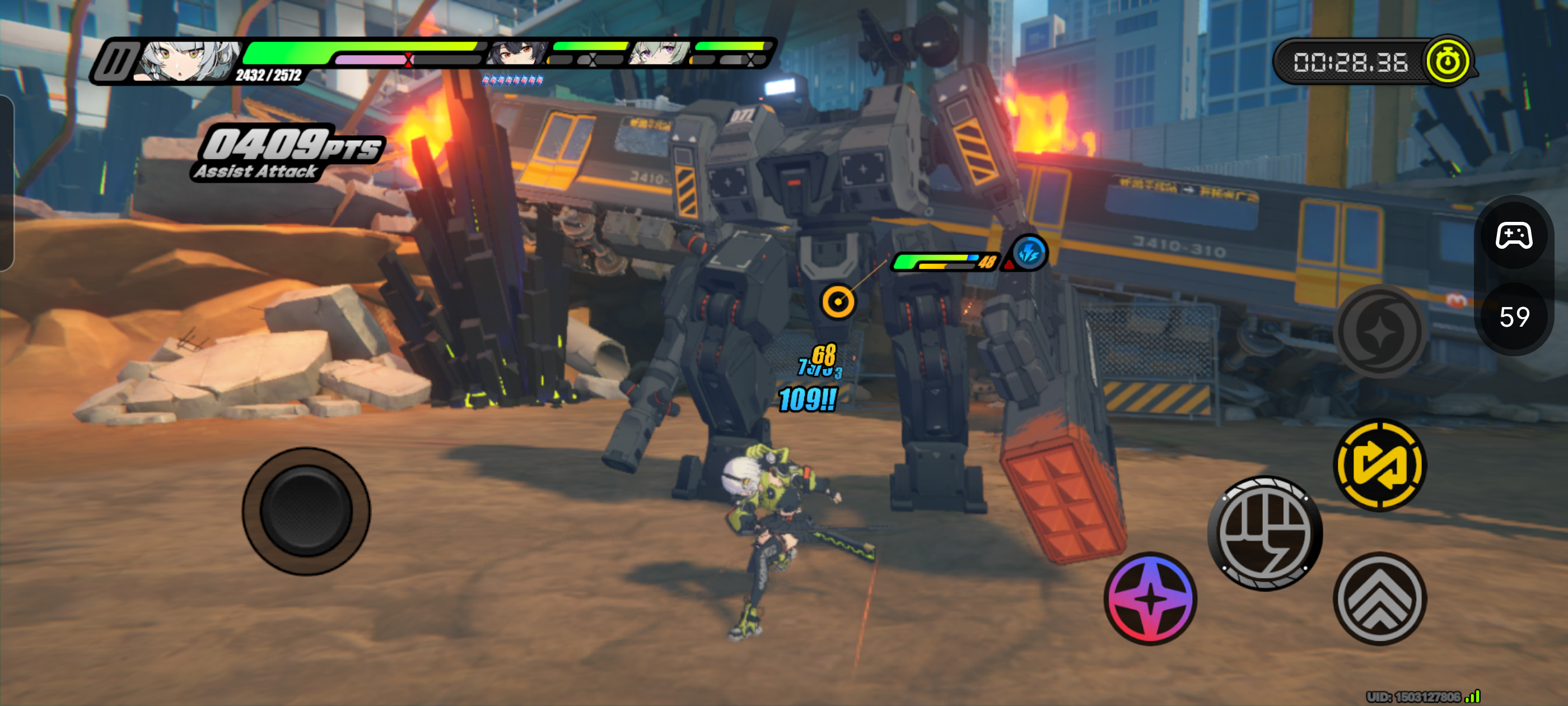Tap the 59 counter in side overlay
Viewport: 1568px width, 706px height.
[1514, 317]
